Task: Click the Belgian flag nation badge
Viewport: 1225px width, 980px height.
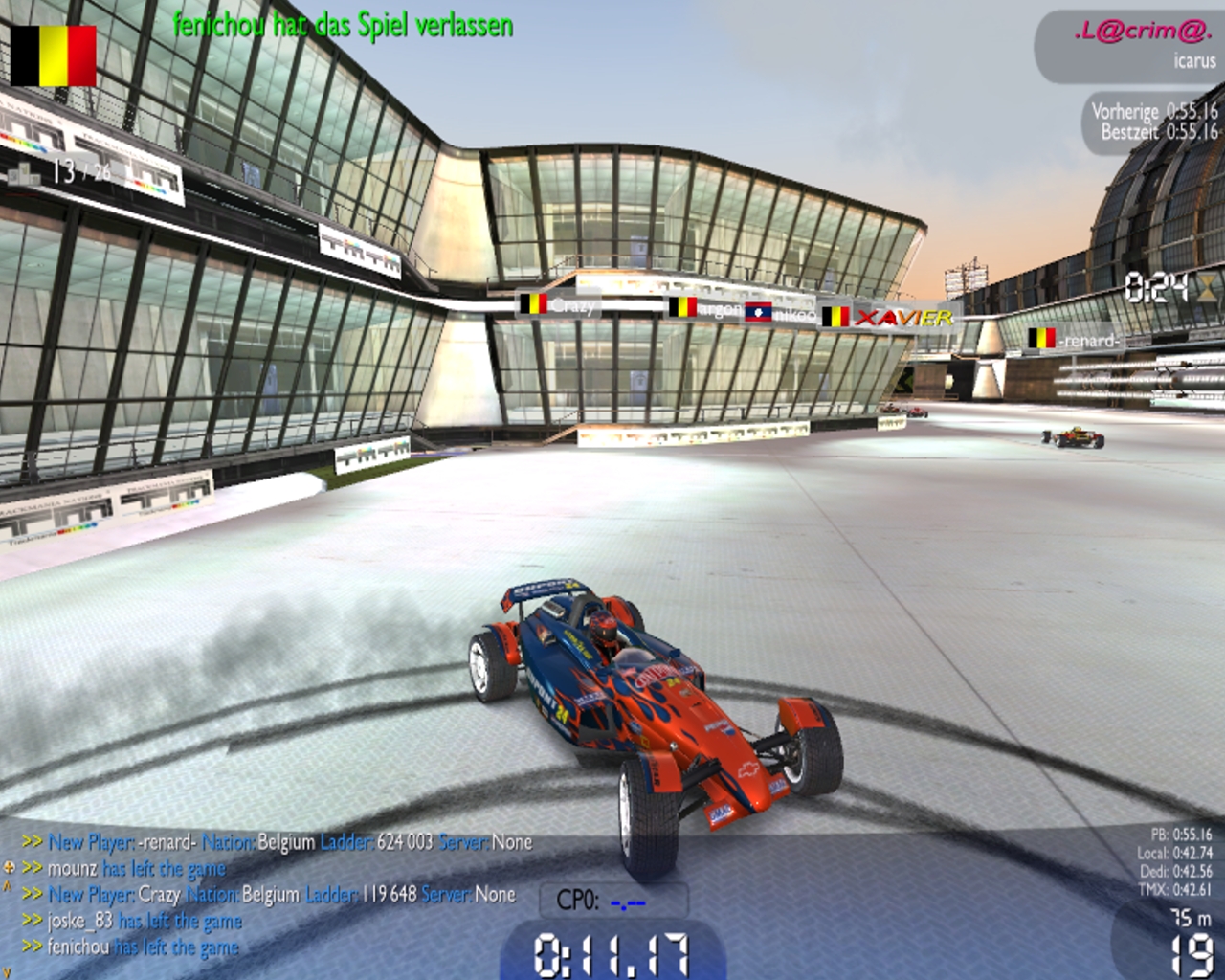Action: click(x=54, y=56)
